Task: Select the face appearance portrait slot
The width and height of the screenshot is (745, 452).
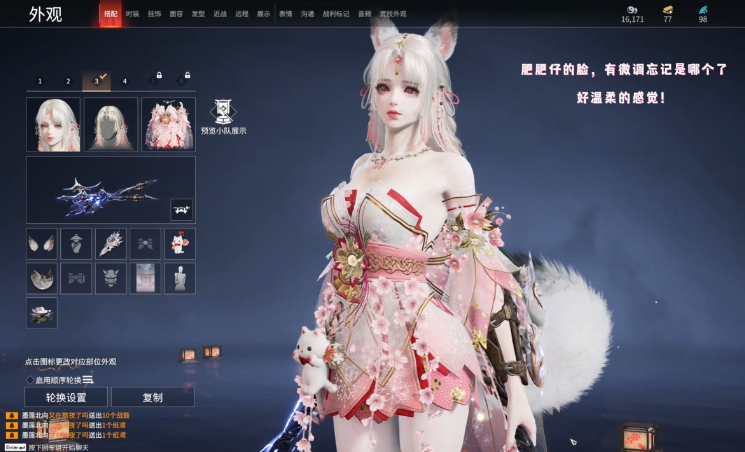Action: pyautogui.click(x=53, y=124)
